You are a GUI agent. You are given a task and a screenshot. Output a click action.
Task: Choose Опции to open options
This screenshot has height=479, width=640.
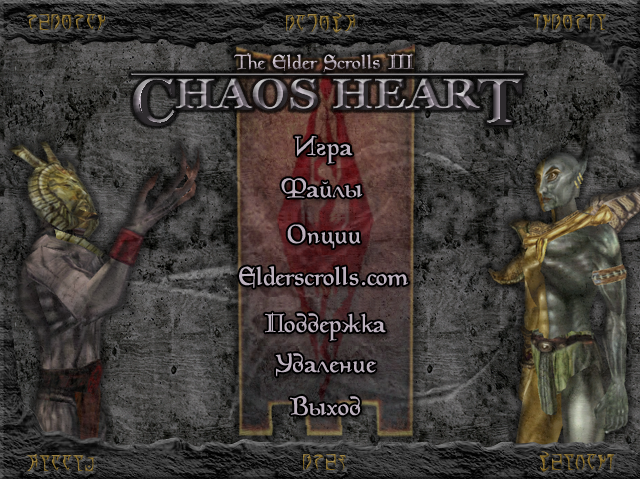(x=324, y=235)
